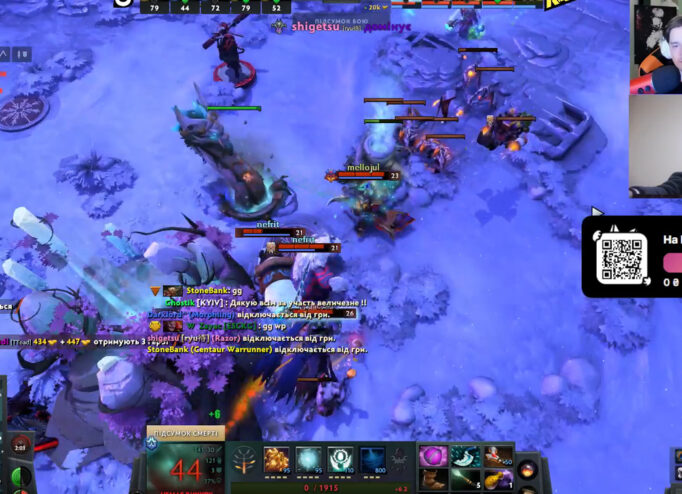
Task: Open the fight summary label at top
Action: click(348, 18)
